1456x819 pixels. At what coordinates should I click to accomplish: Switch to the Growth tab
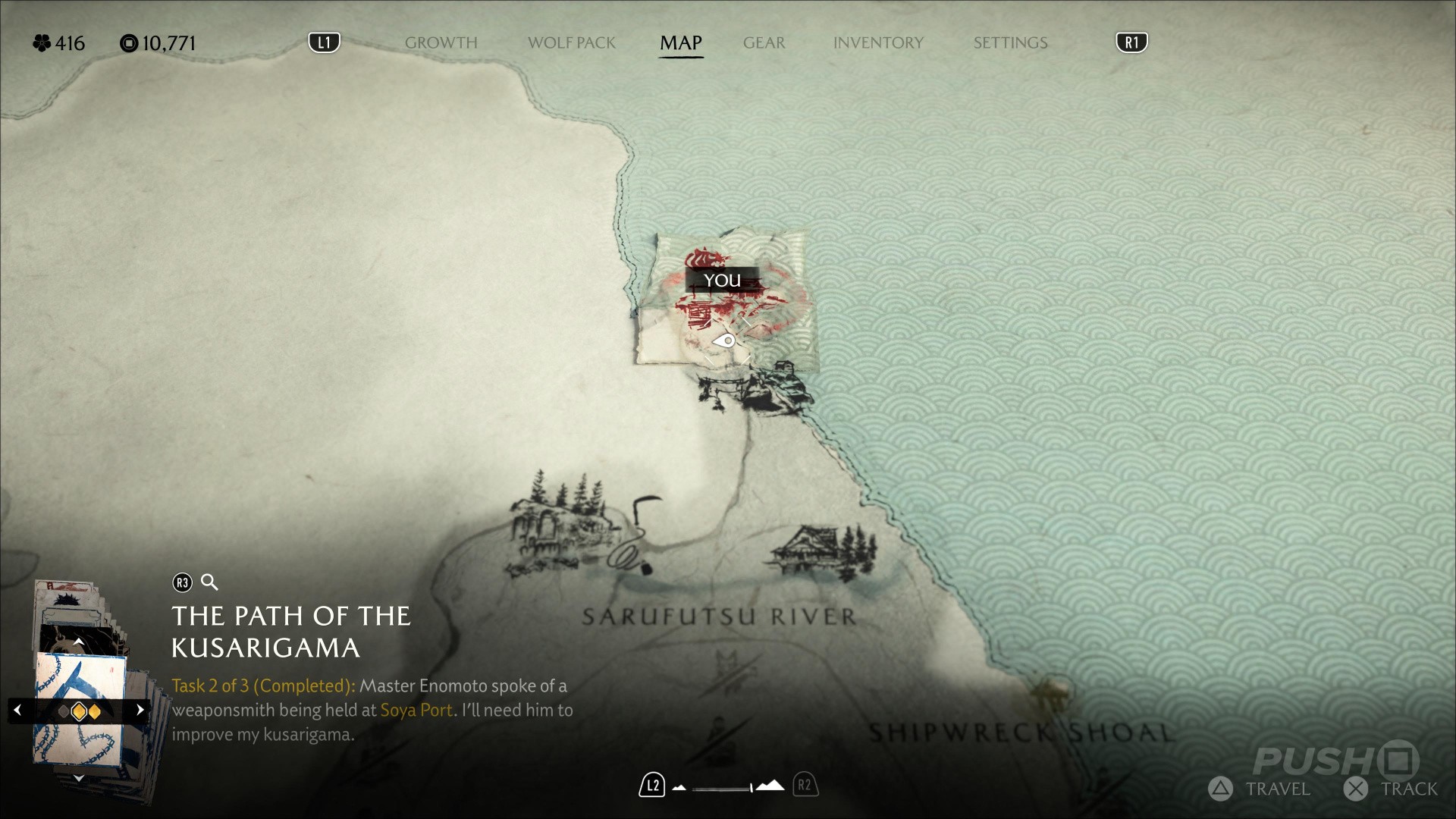click(441, 43)
